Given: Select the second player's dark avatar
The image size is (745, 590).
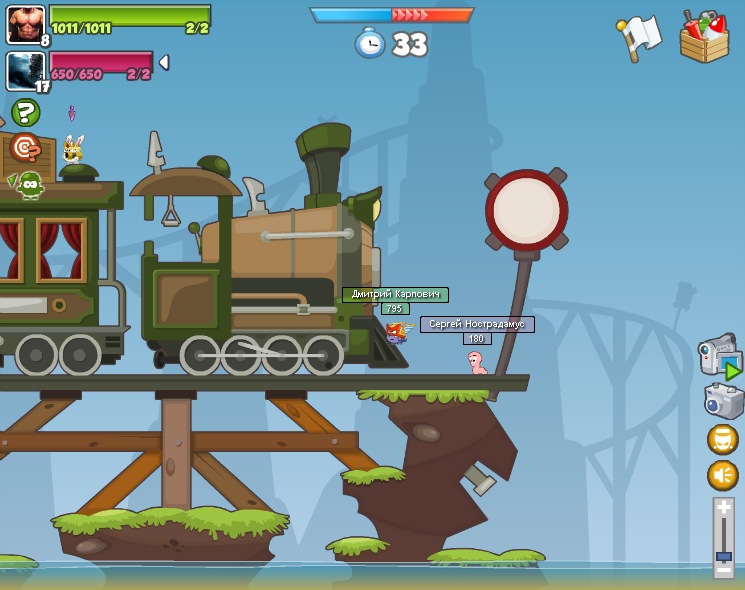Looking at the screenshot, I should pyautogui.click(x=25, y=71).
